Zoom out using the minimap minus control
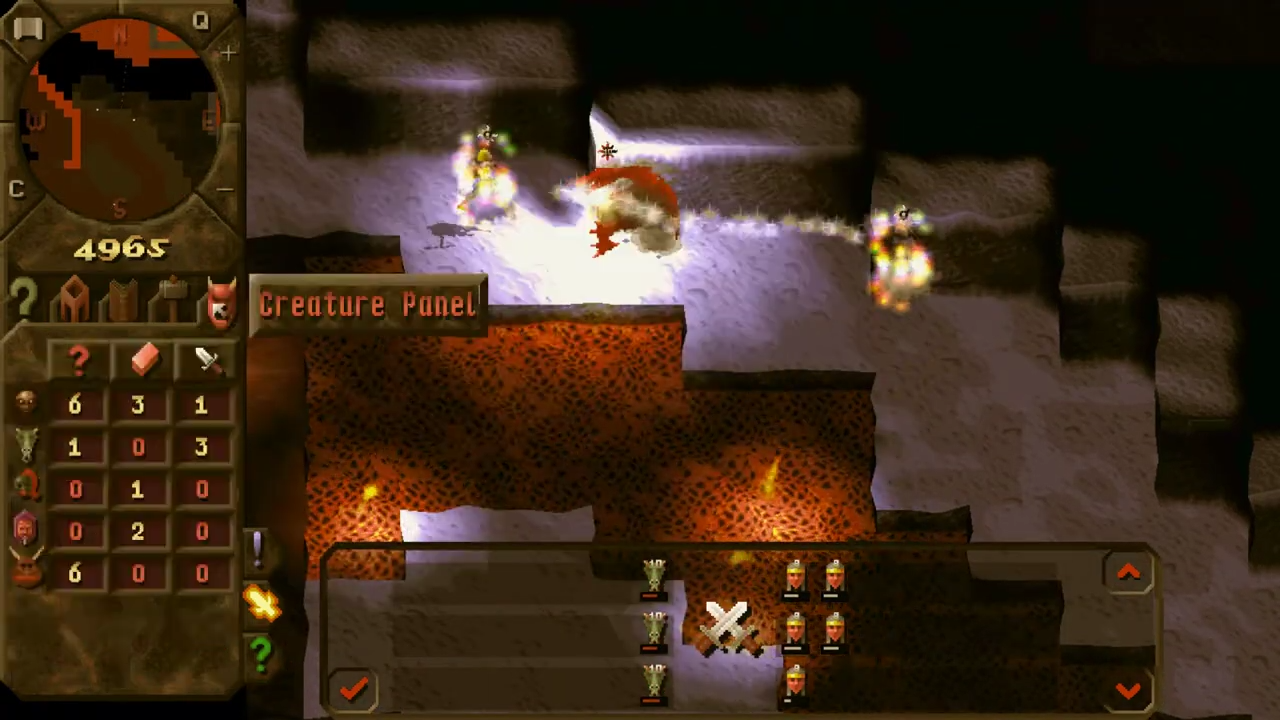The height and width of the screenshot is (720, 1280). (x=226, y=188)
